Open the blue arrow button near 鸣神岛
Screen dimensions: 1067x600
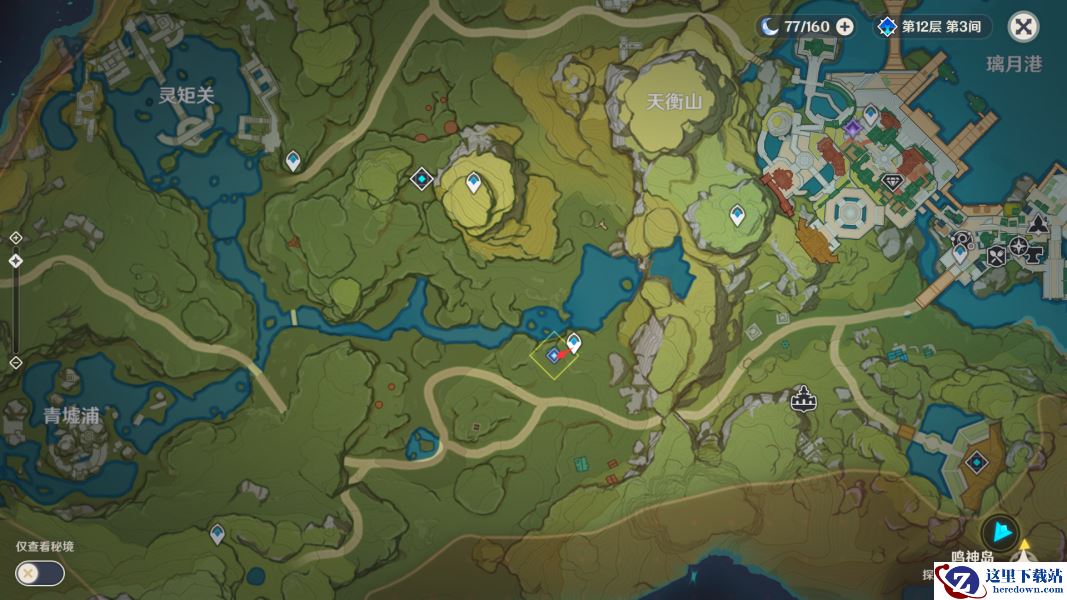(x=999, y=534)
